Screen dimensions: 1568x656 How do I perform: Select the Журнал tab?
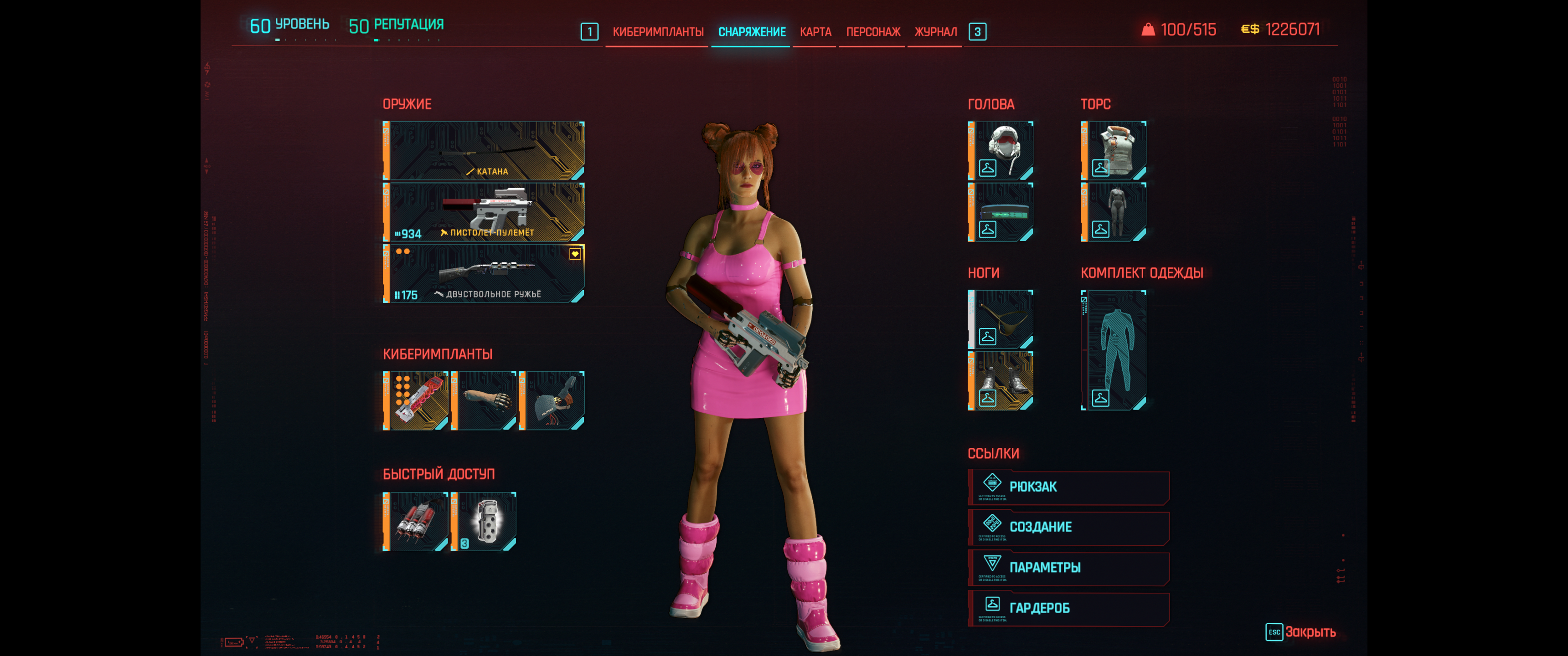point(935,31)
